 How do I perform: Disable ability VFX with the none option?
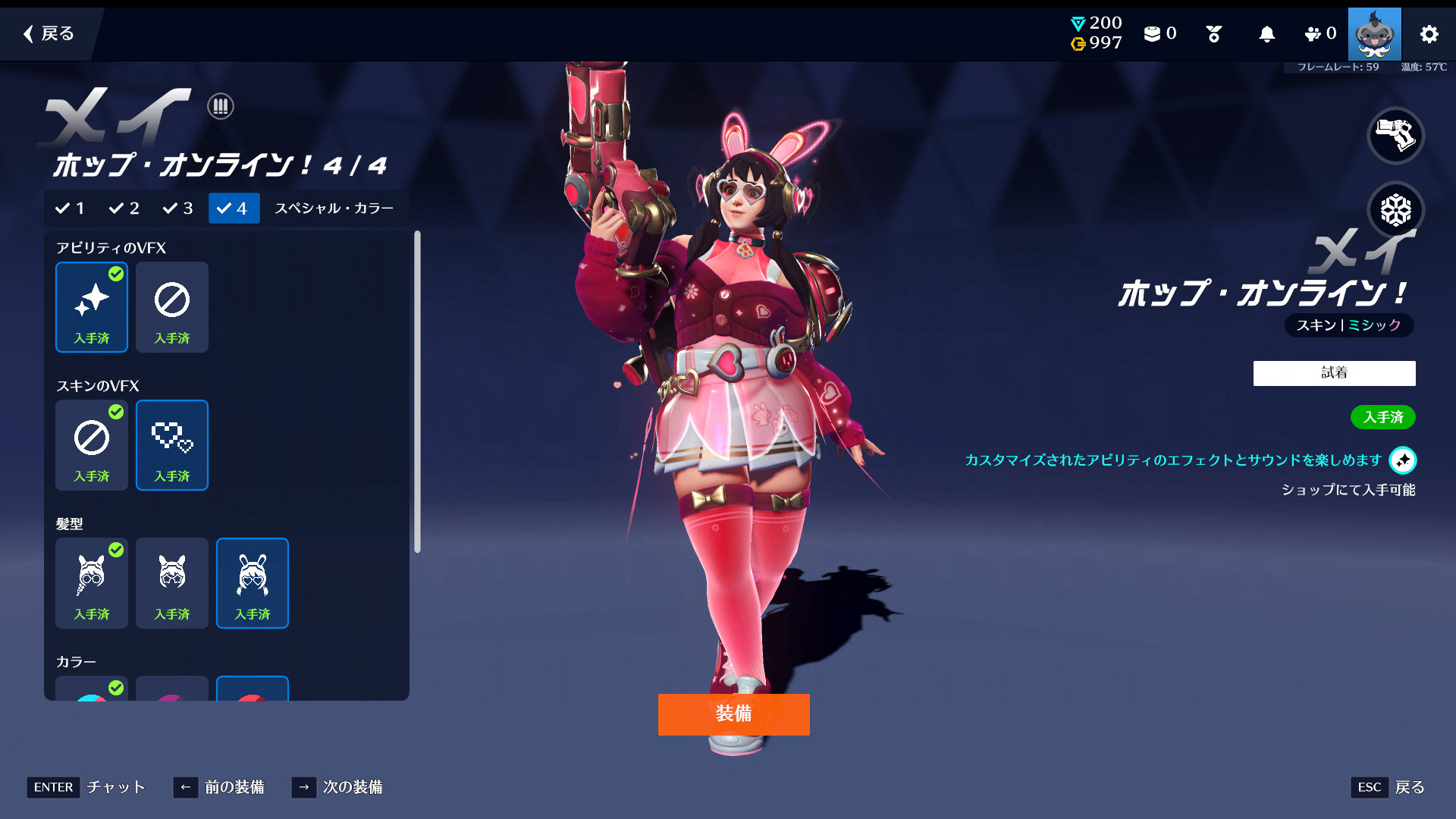172,307
